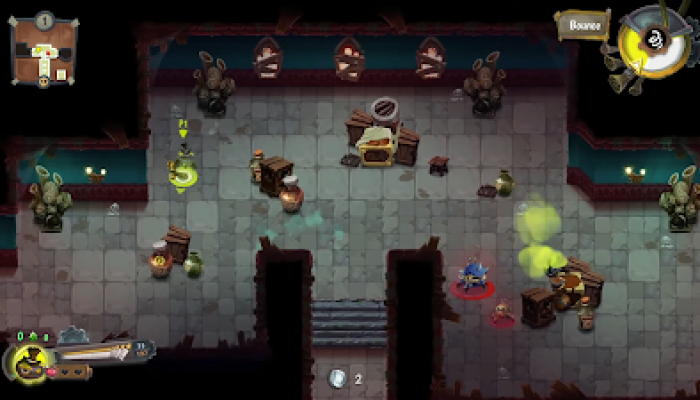This screenshot has height=400, width=700.
Task: Select the player character portrait
Action: pos(25,361)
